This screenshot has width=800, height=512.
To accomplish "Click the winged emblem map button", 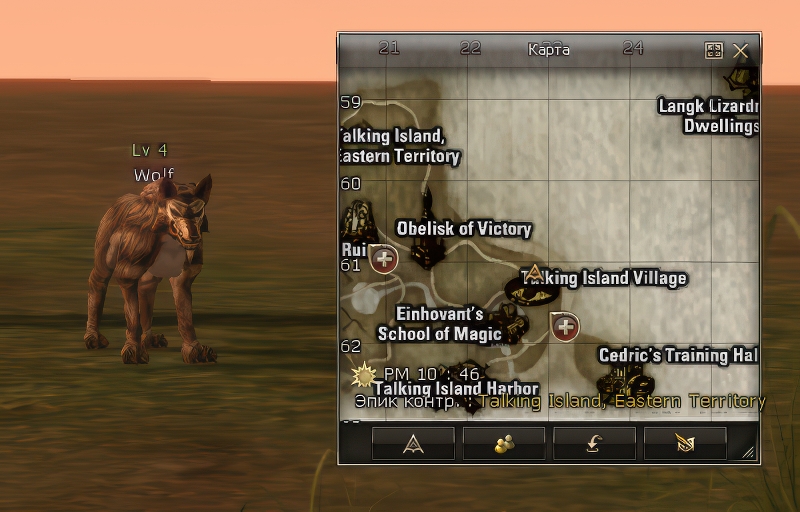I will pos(685,444).
